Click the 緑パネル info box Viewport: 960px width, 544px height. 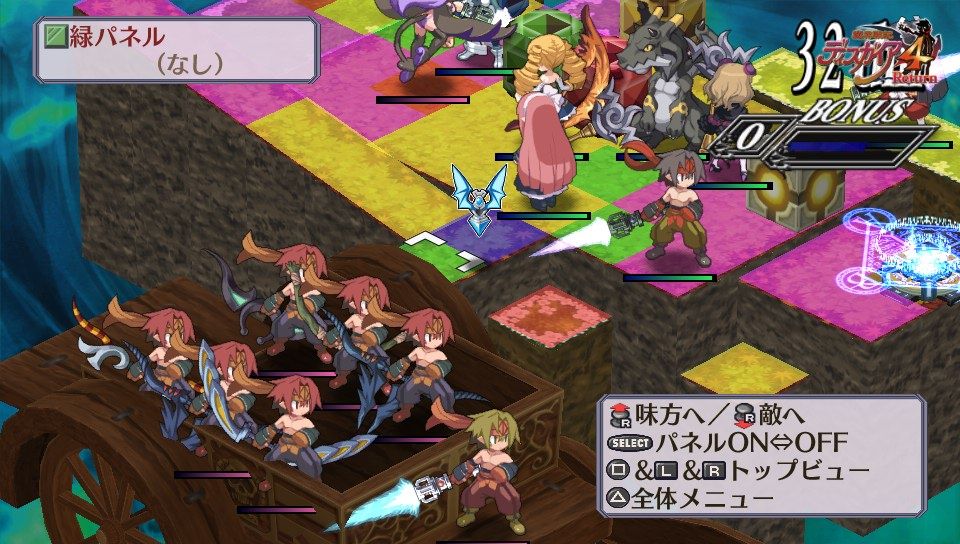click(176, 50)
